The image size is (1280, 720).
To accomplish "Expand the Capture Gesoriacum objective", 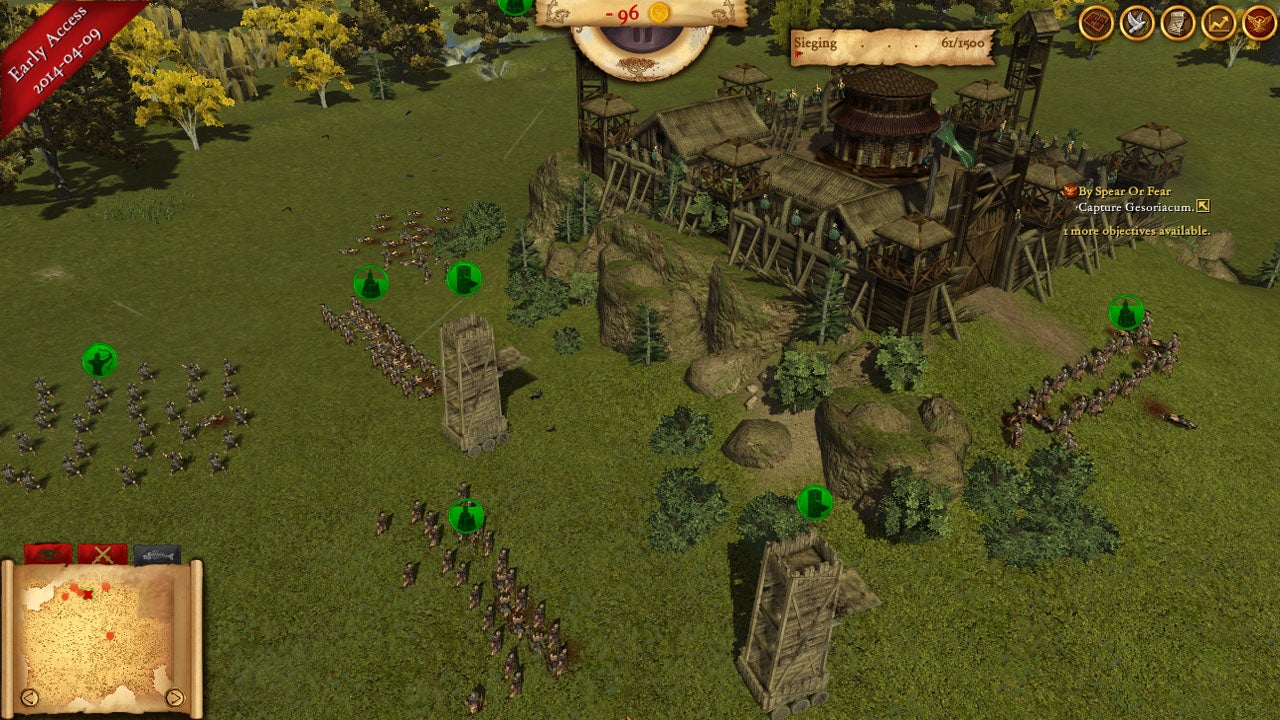I will (1203, 207).
